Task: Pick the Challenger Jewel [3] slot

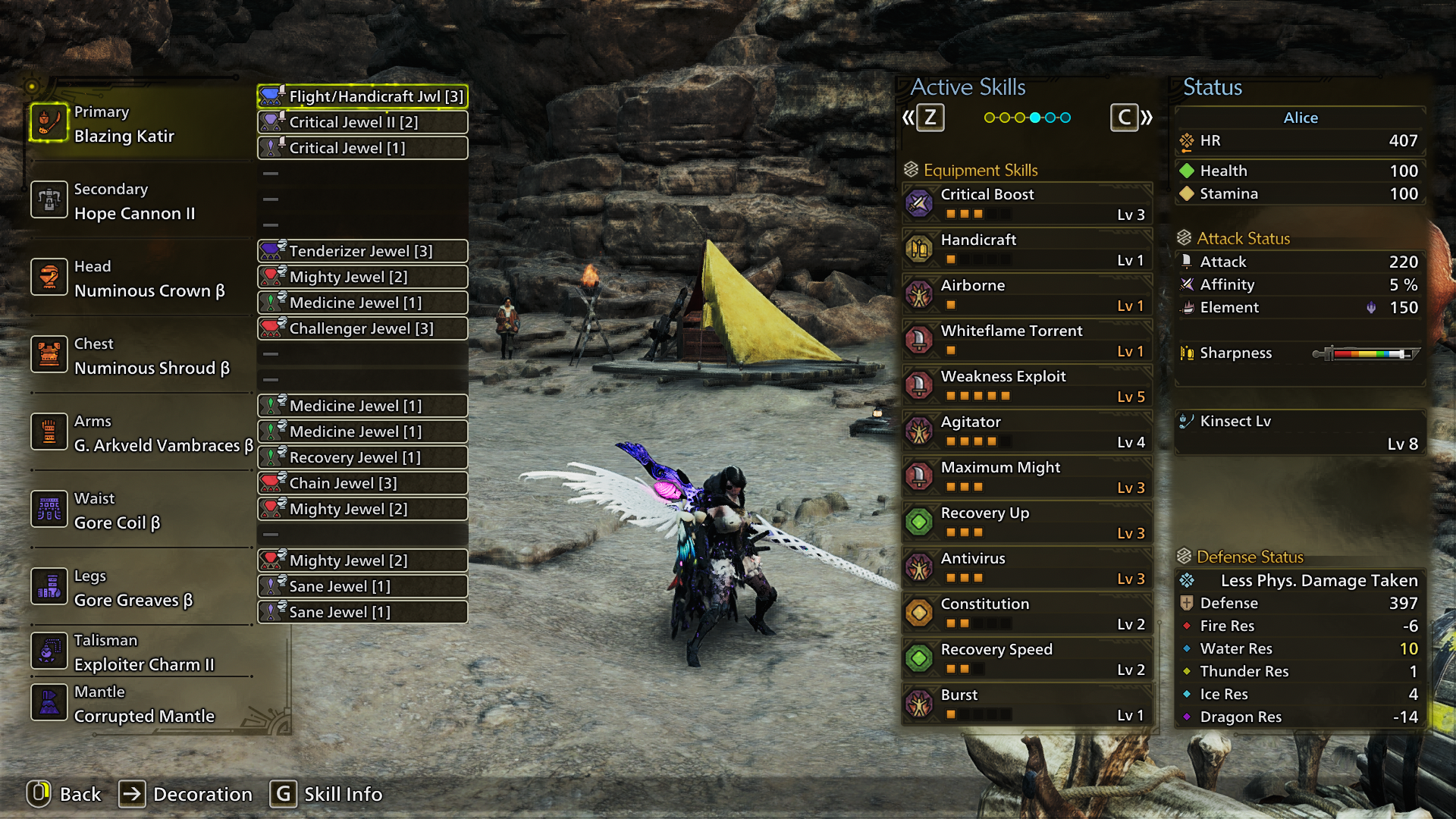Action: tap(362, 328)
